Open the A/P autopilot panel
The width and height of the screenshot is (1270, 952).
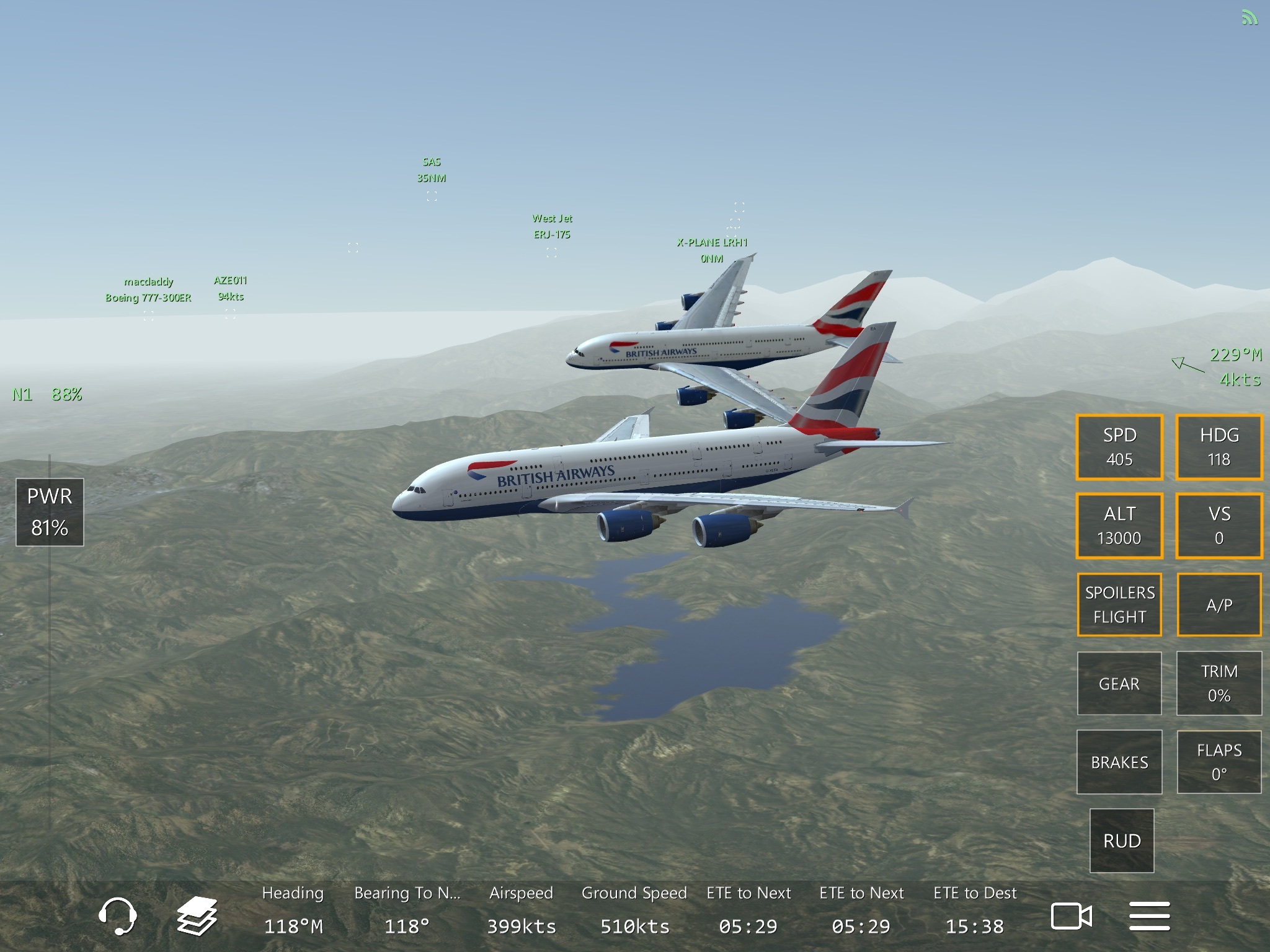1219,604
